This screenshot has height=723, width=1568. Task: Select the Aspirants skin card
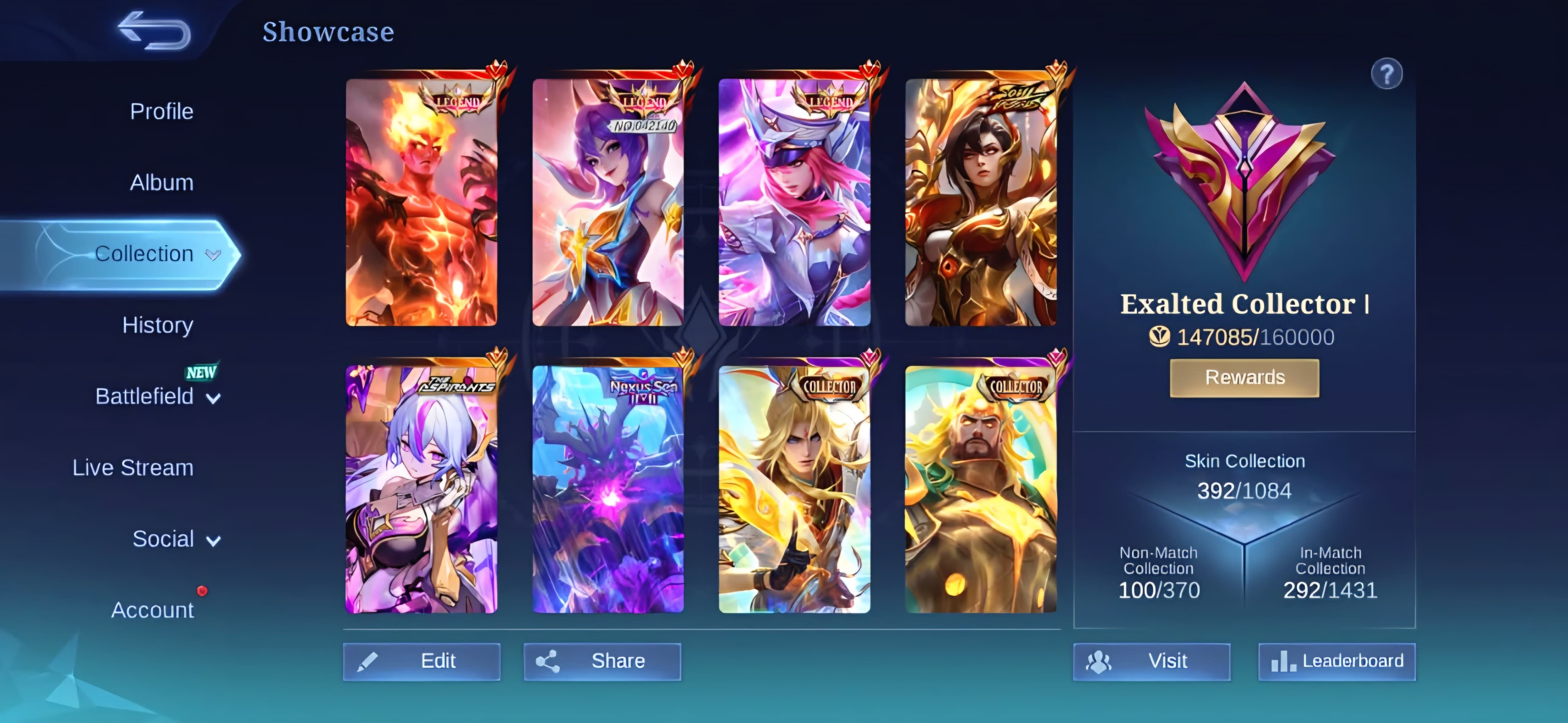coord(421,489)
